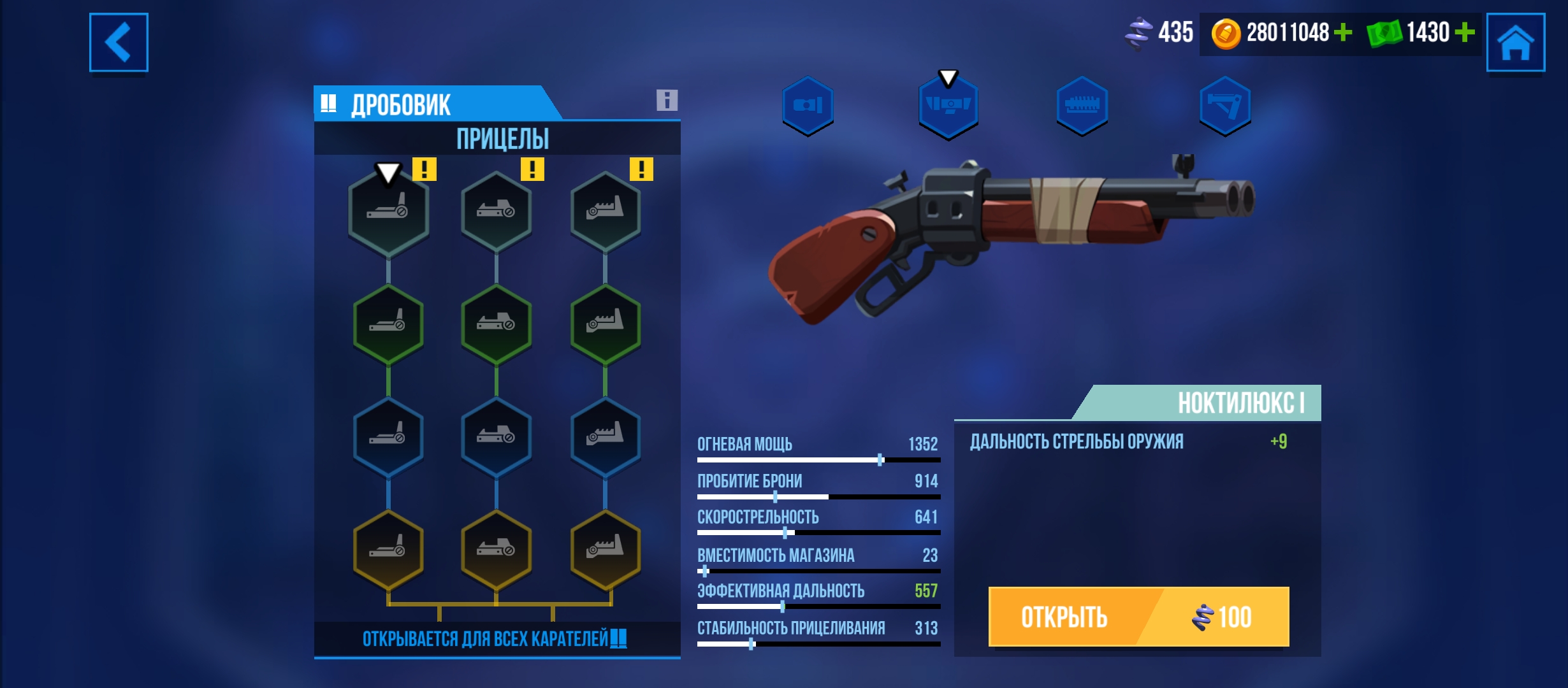Unlock Noctilux I with the ОТКРЫТЬ button
The width and height of the screenshot is (1568, 688).
[x=1138, y=616]
